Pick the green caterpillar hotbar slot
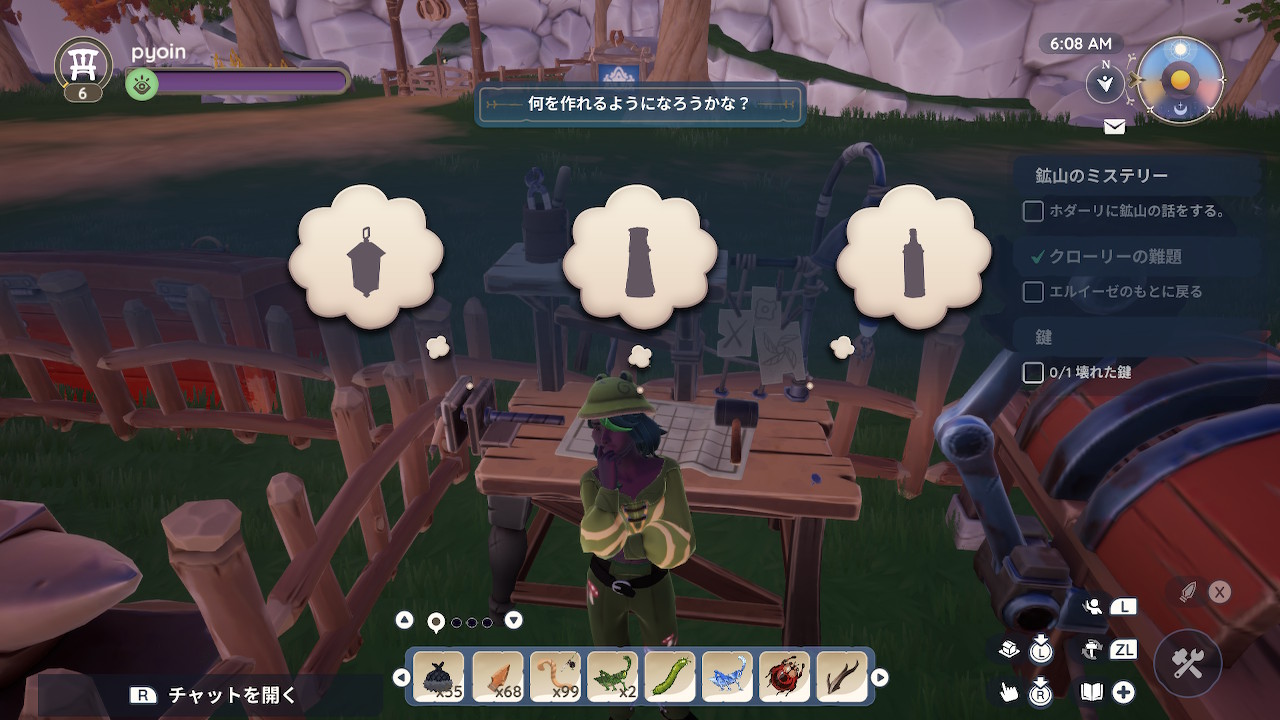 click(x=670, y=677)
